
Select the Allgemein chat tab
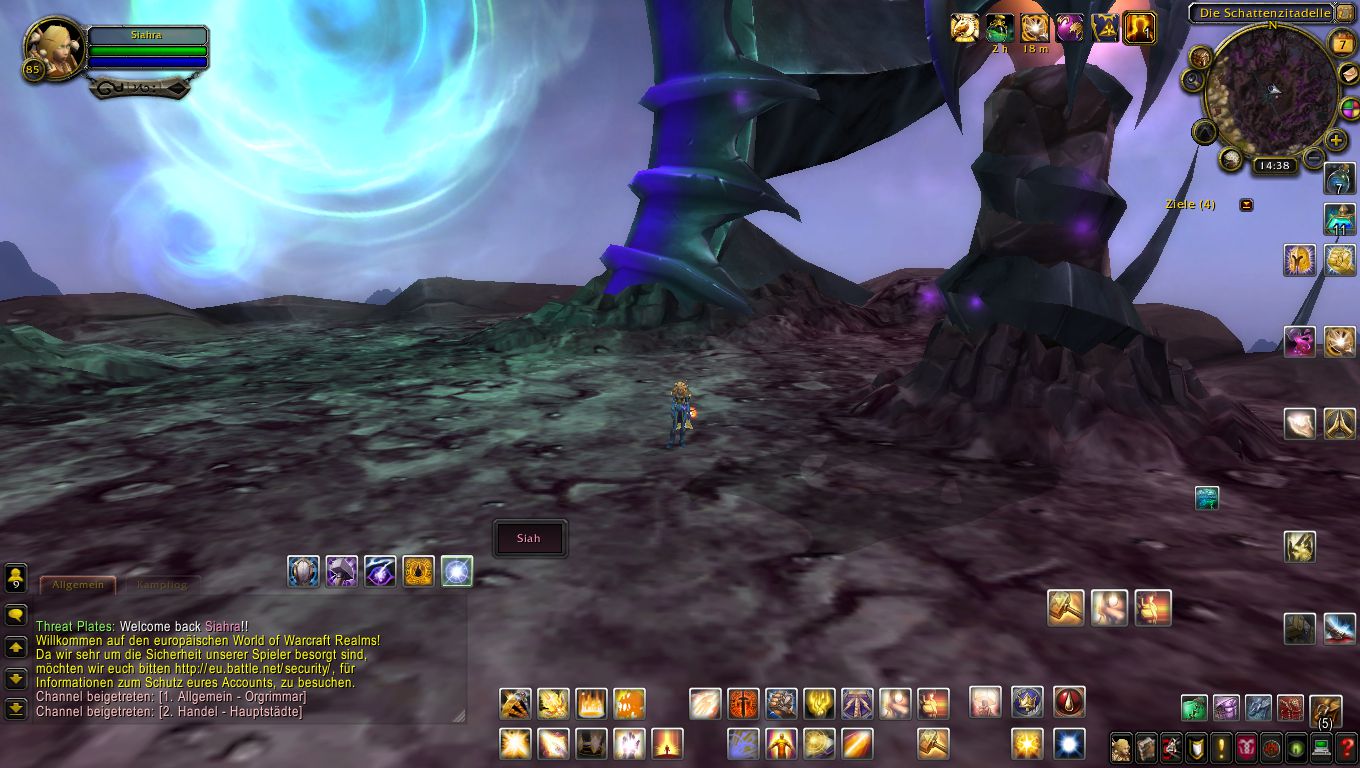point(77,586)
